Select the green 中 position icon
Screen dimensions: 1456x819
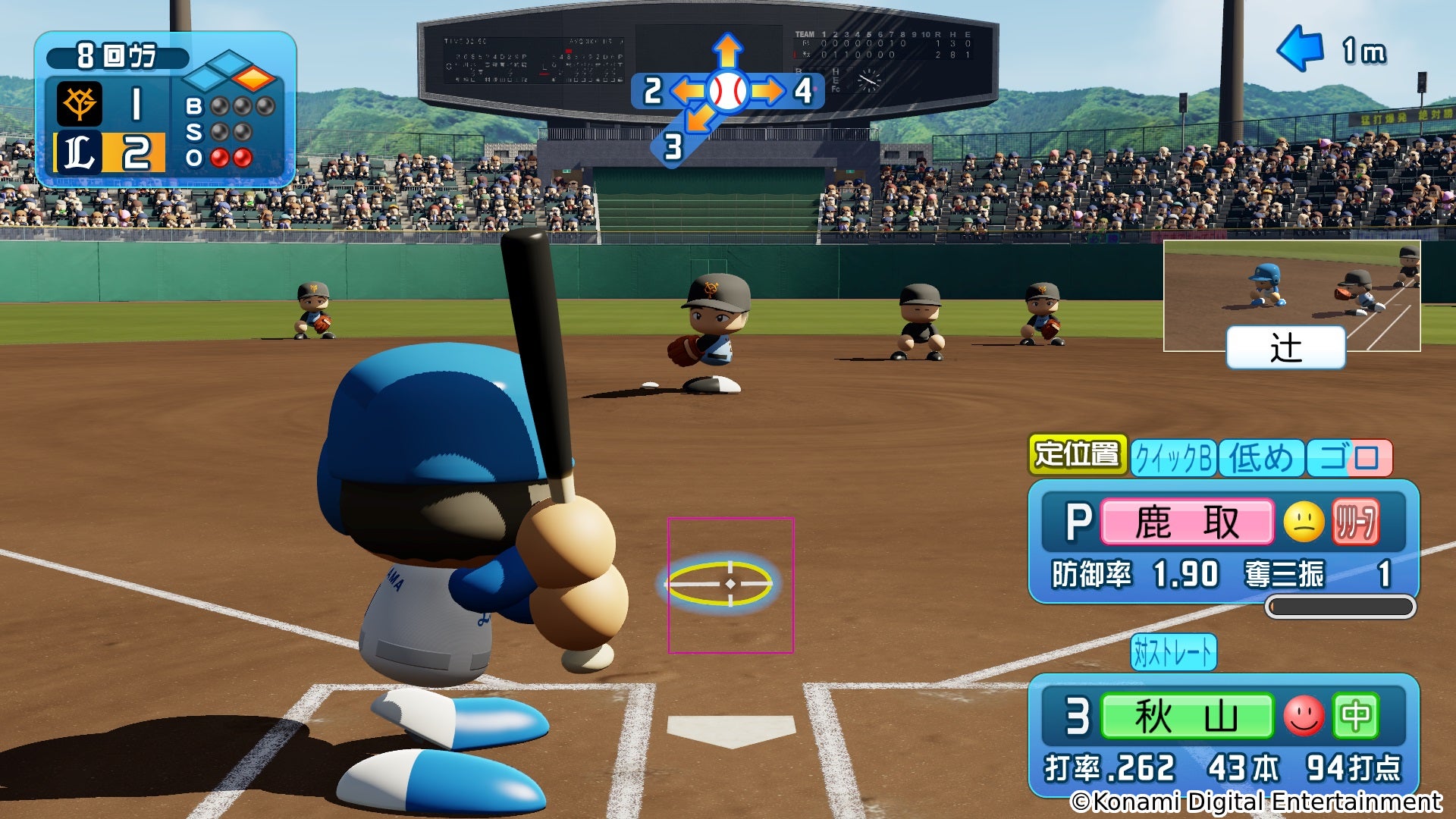(x=1355, y=715)
